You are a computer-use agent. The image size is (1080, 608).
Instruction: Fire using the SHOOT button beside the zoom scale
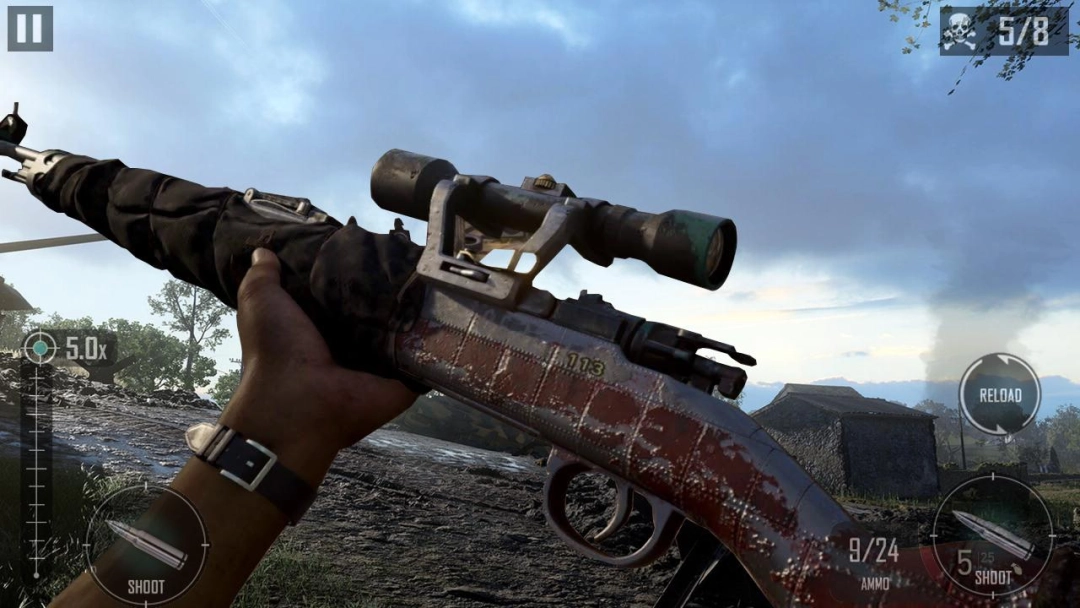(x=147, y=545)
